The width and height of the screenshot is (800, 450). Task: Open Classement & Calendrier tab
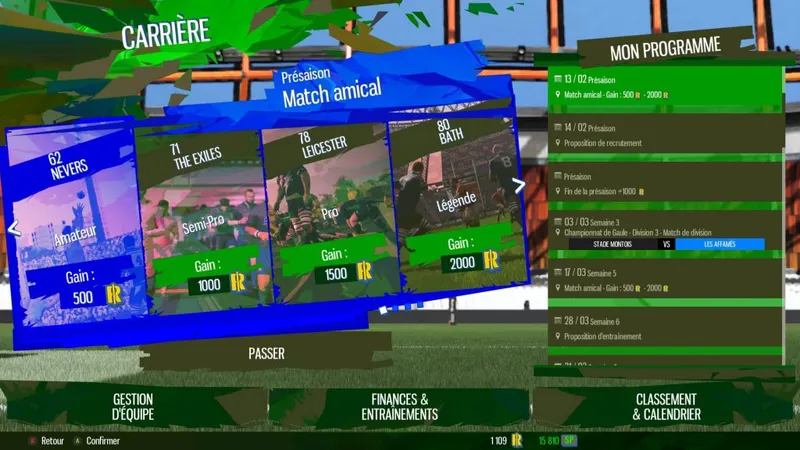(667, 406)
